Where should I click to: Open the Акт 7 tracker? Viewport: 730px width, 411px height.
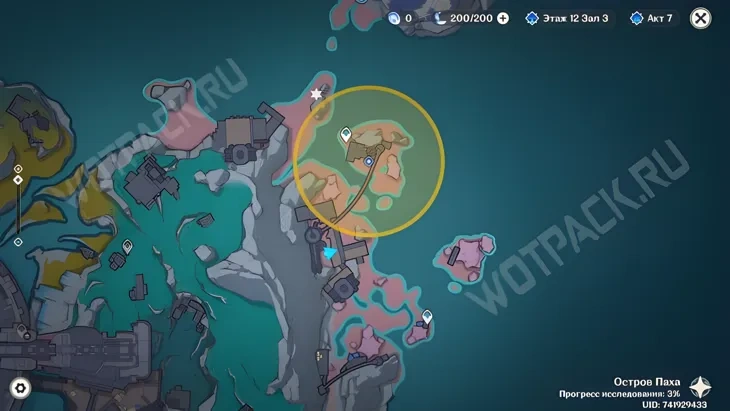[652, 18]
